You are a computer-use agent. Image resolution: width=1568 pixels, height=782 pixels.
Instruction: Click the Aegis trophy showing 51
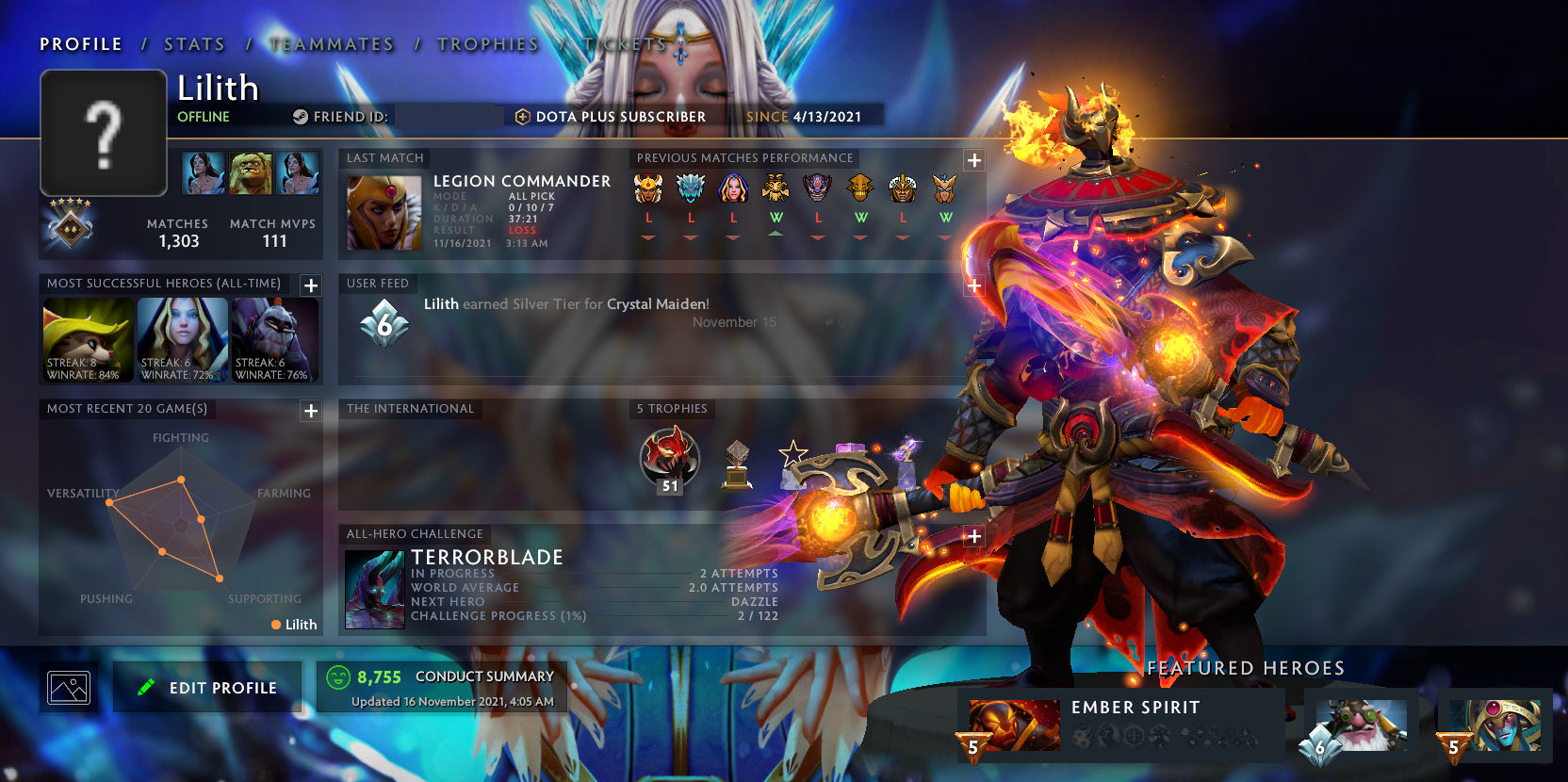670,461
